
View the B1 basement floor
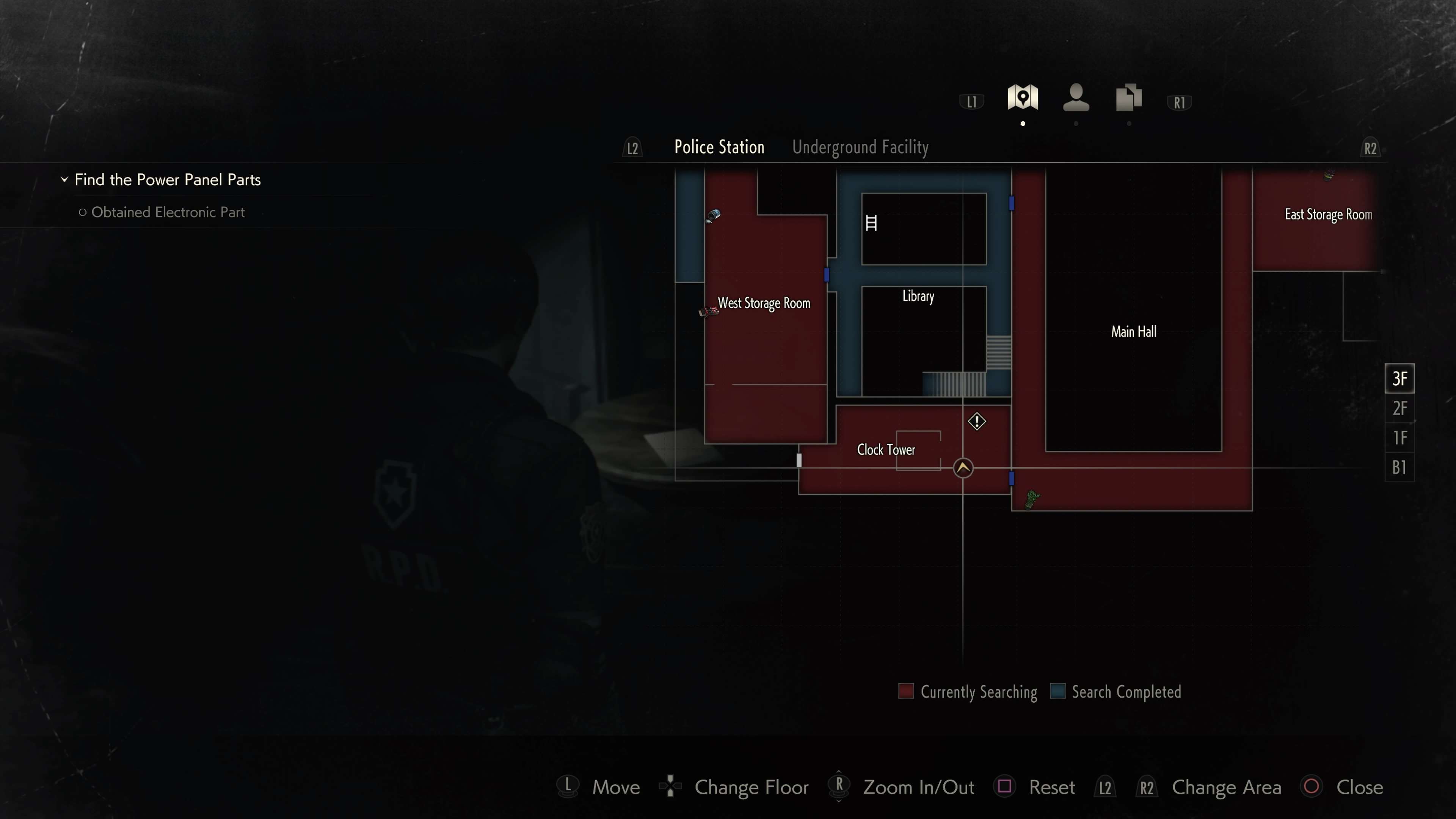(1399, 468)
